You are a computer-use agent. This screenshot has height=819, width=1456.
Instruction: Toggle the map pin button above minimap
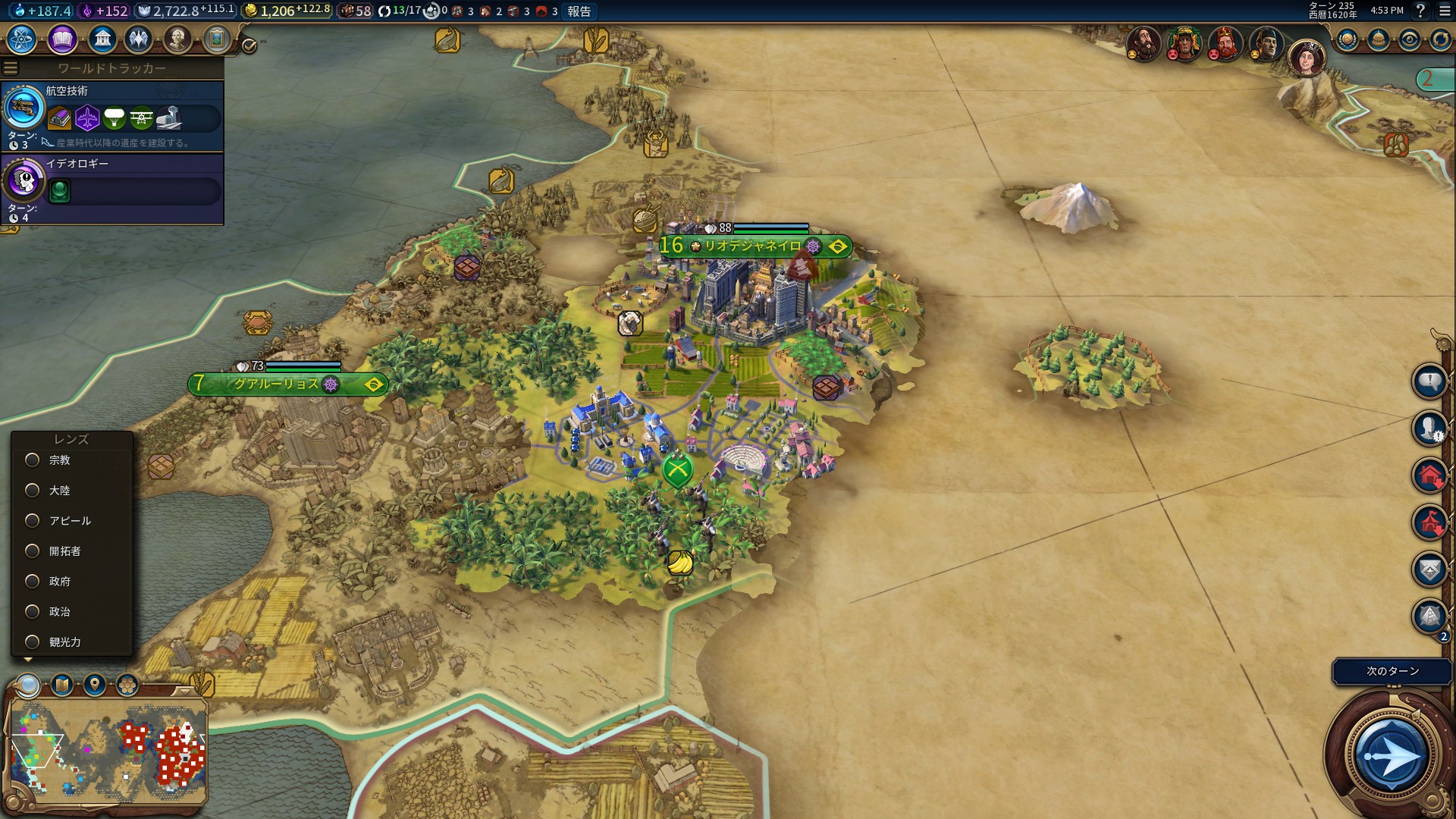(95, 686)
